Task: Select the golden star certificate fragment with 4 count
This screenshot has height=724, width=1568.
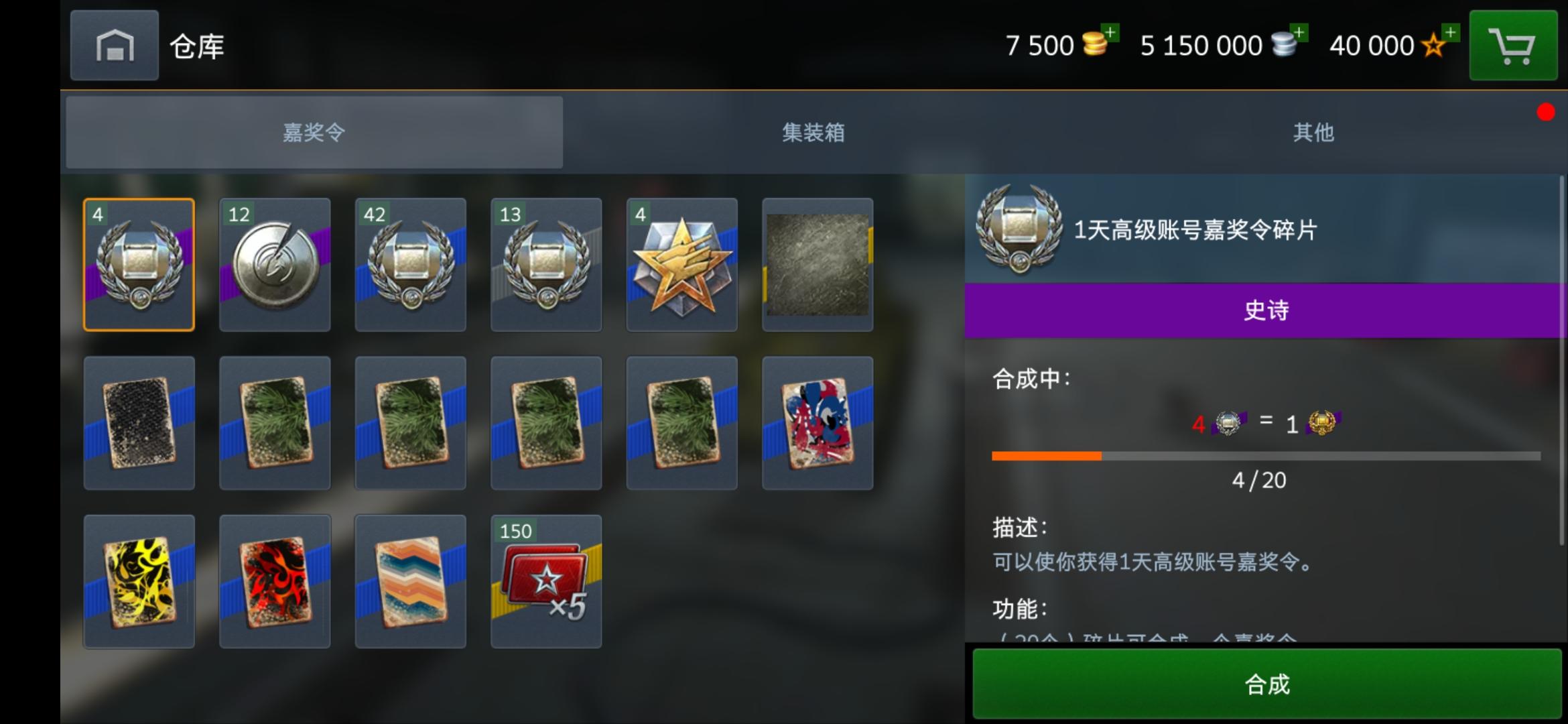Action: click(x=681, y=265)
